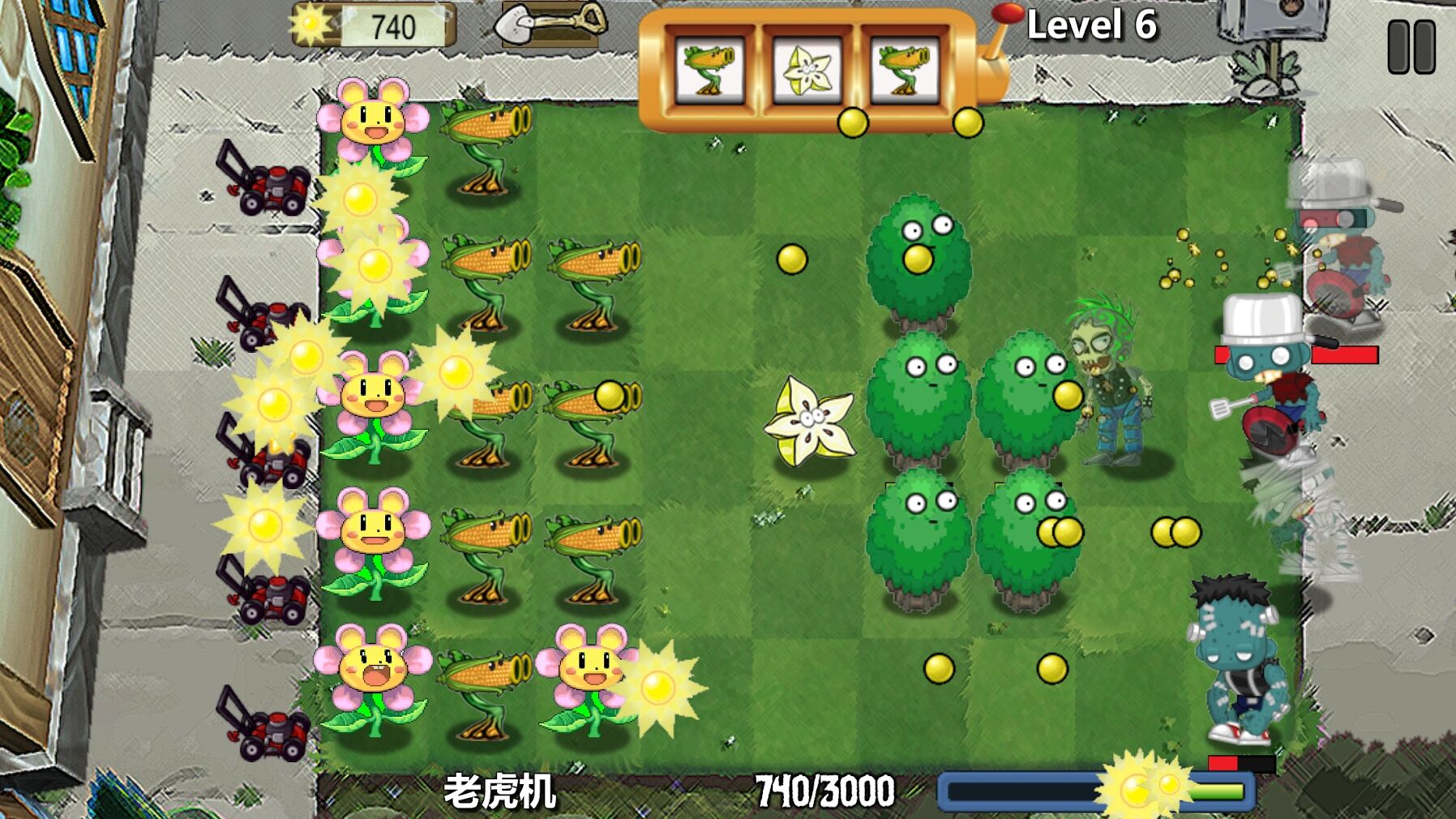1456x819 pixels.
Task: Collect the sun coin below the slot machine
Action: tap(854, 122)
